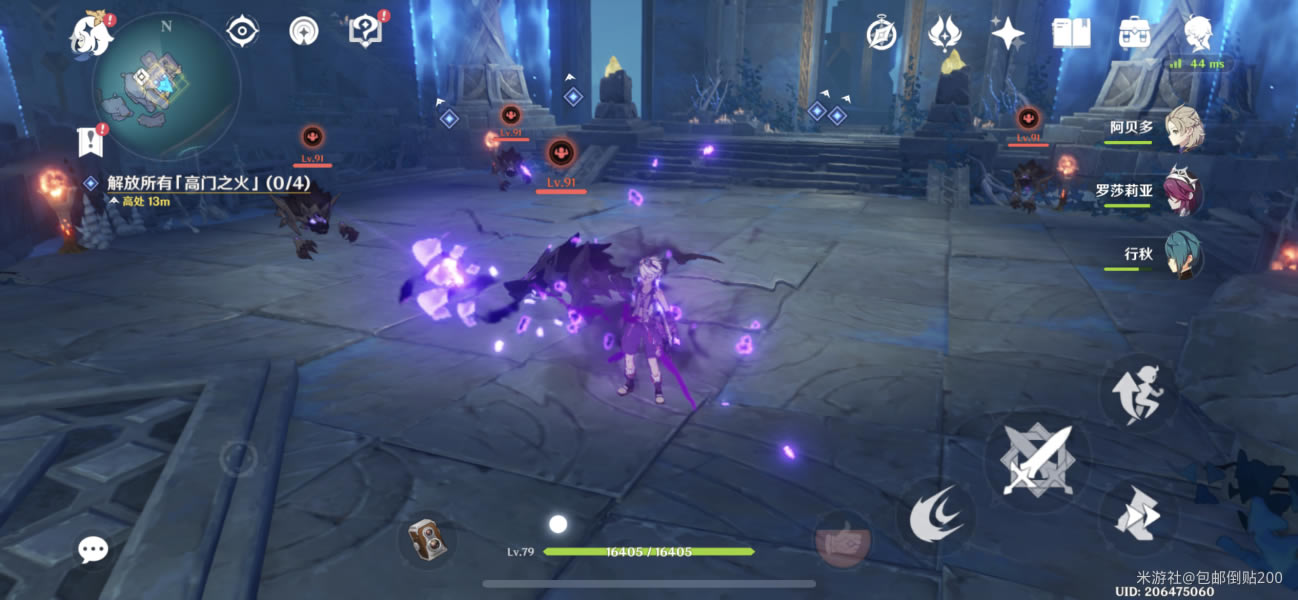Open the Paimon main menu
1298x600 pixels.
88,34
